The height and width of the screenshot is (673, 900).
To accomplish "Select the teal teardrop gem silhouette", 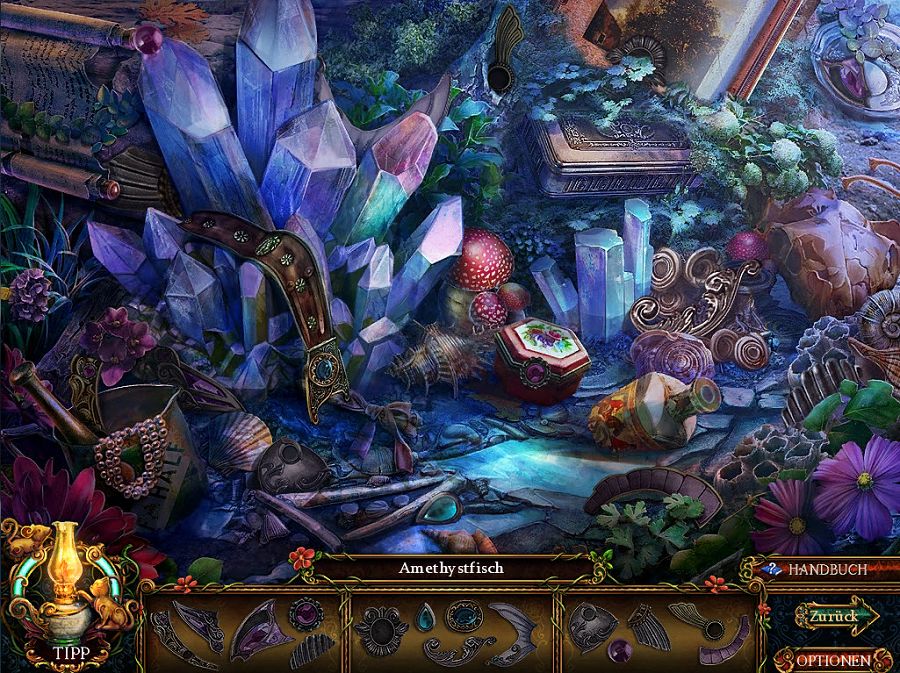I will 424,617.
